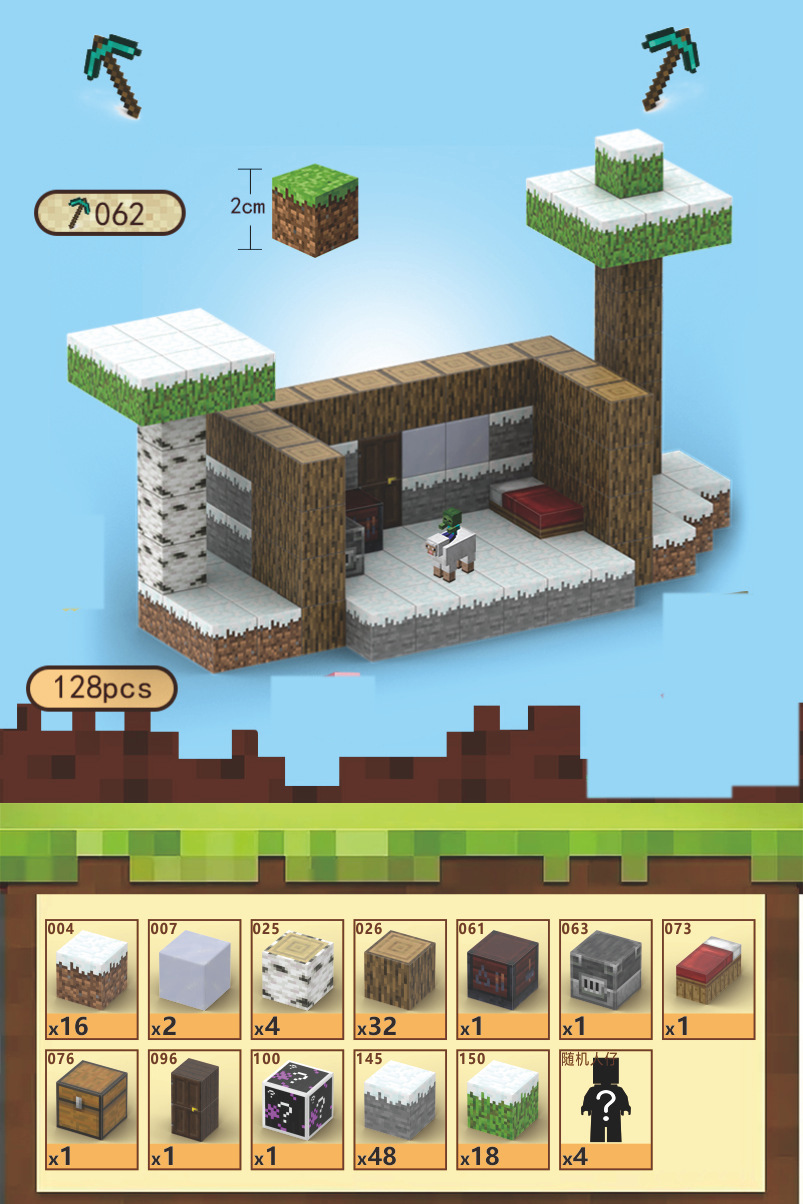Viewport: 803px width, 1204px height.
Task: Select the snowy grass block slot 150
Action: pyautogui.click(x=503, y=1109)
